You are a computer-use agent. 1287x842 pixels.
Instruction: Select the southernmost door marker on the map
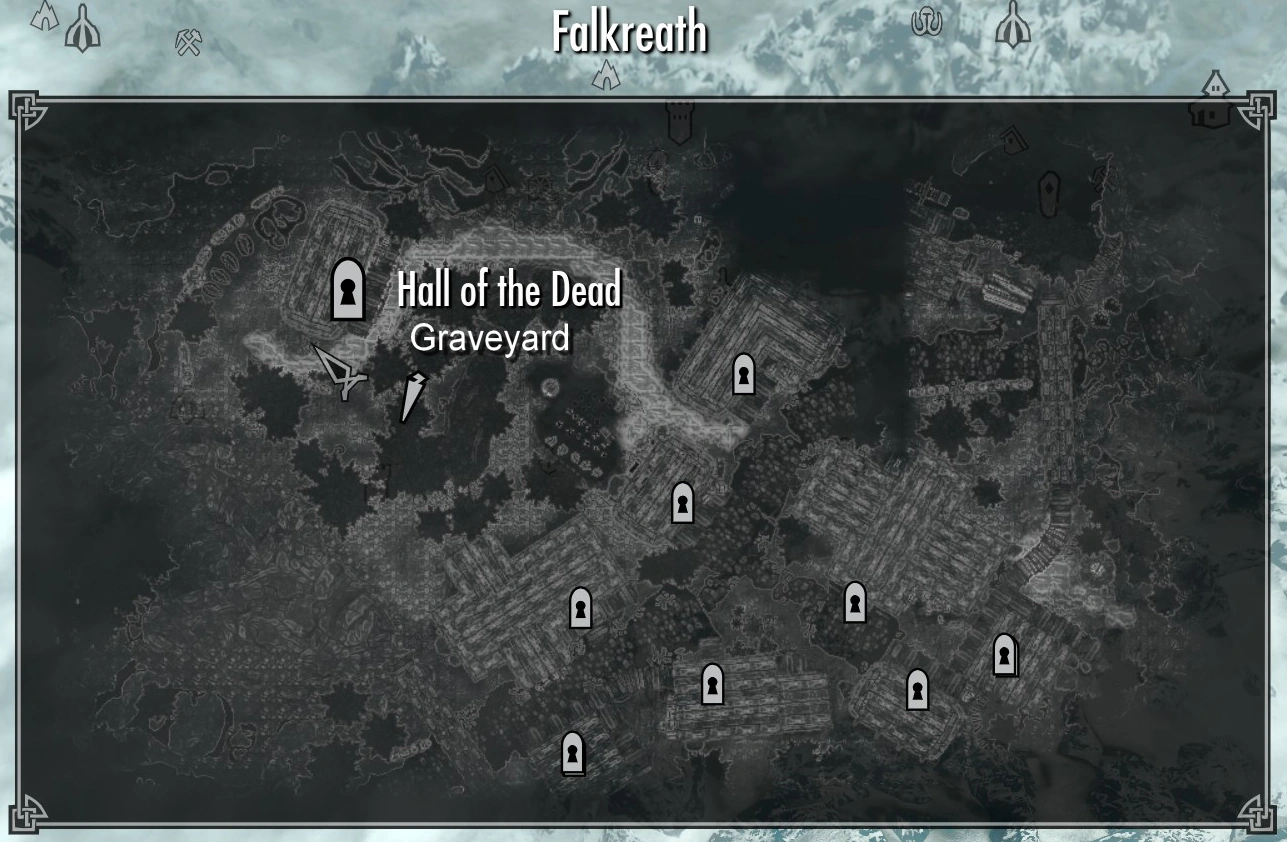pyautogui.click(x=573, y=754)
